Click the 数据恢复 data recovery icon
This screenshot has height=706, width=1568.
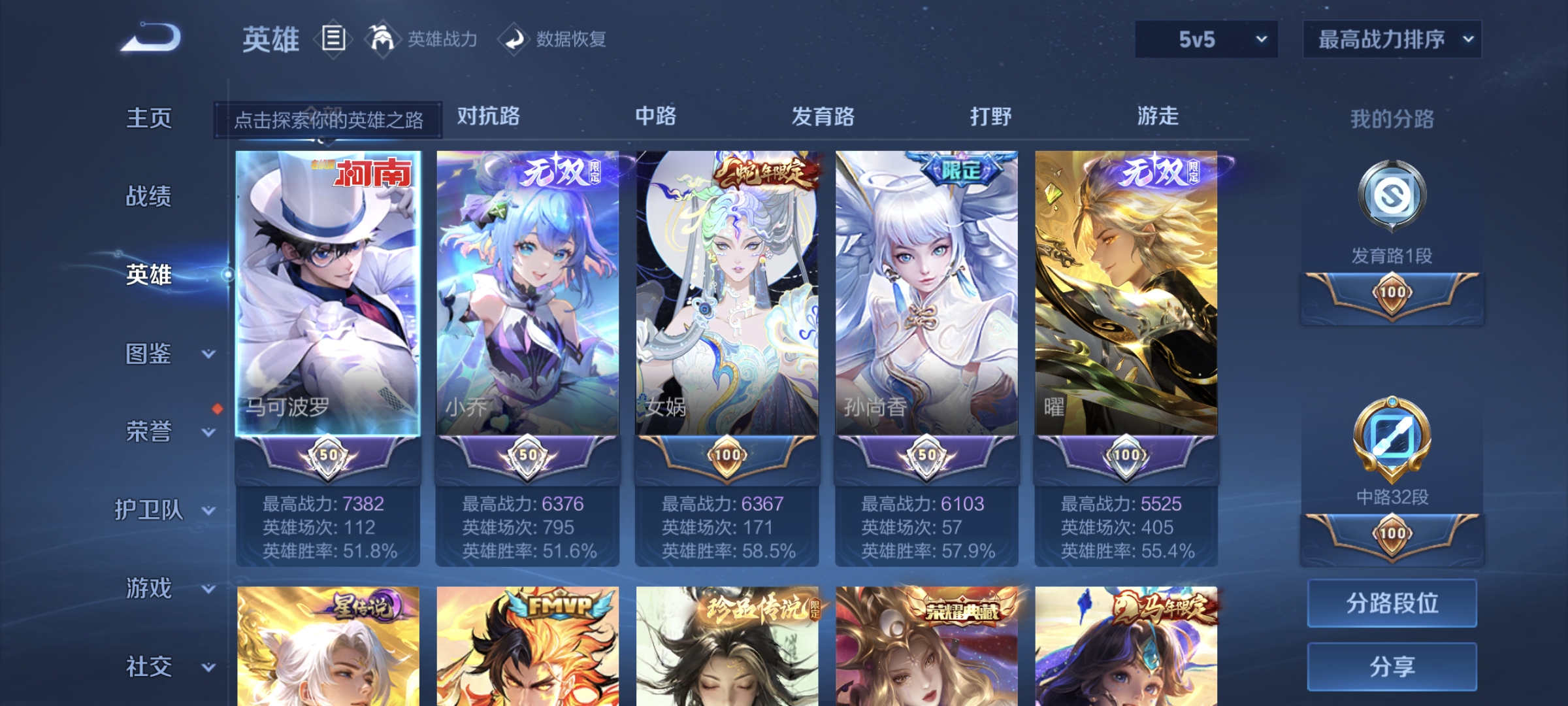[515, 39]
